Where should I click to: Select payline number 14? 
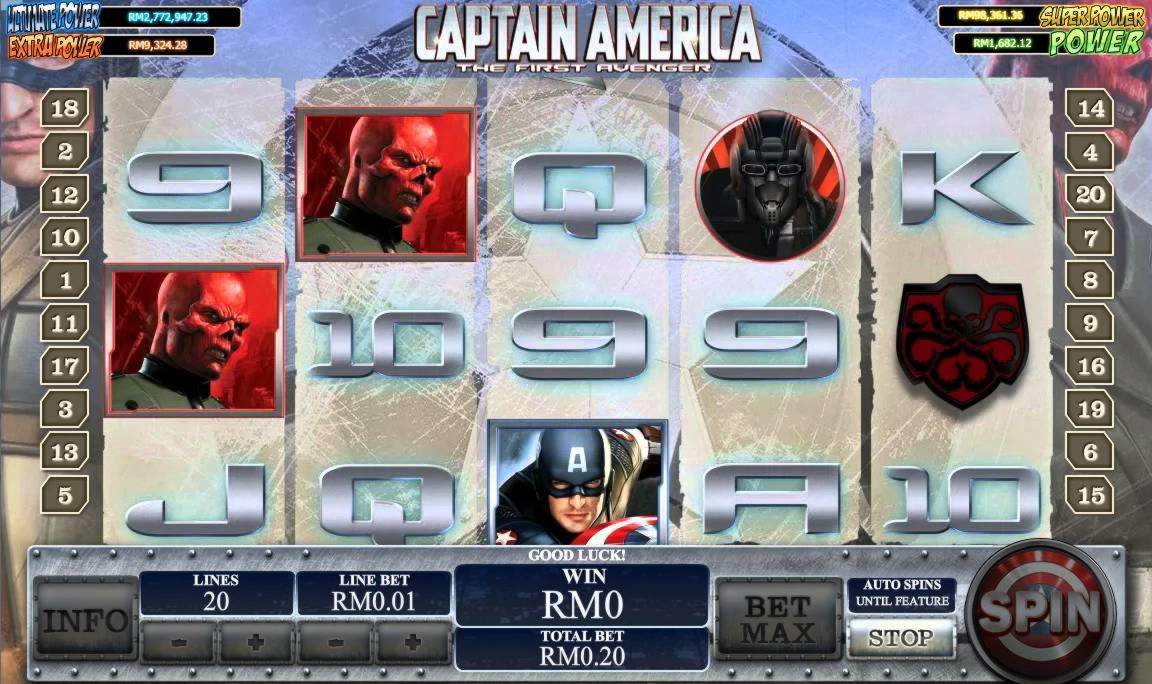click(x=1090, y=109)
